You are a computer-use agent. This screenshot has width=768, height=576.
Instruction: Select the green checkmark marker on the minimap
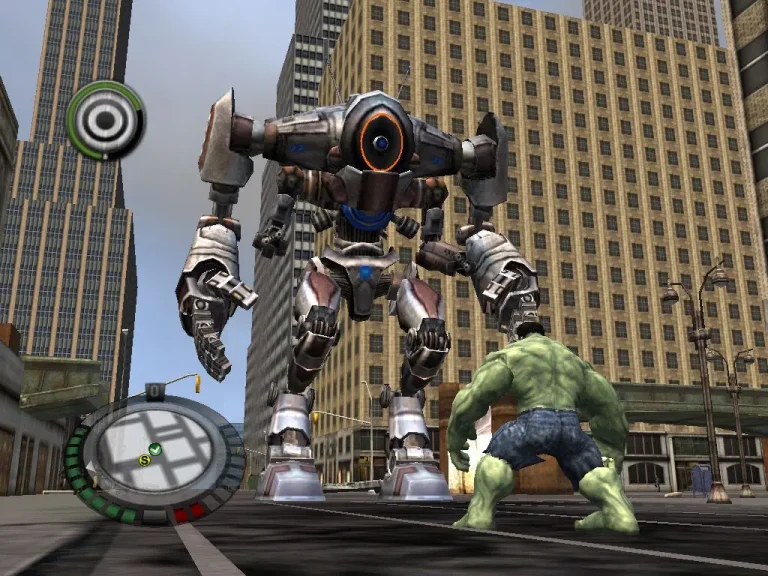click(x=155, y=448)
